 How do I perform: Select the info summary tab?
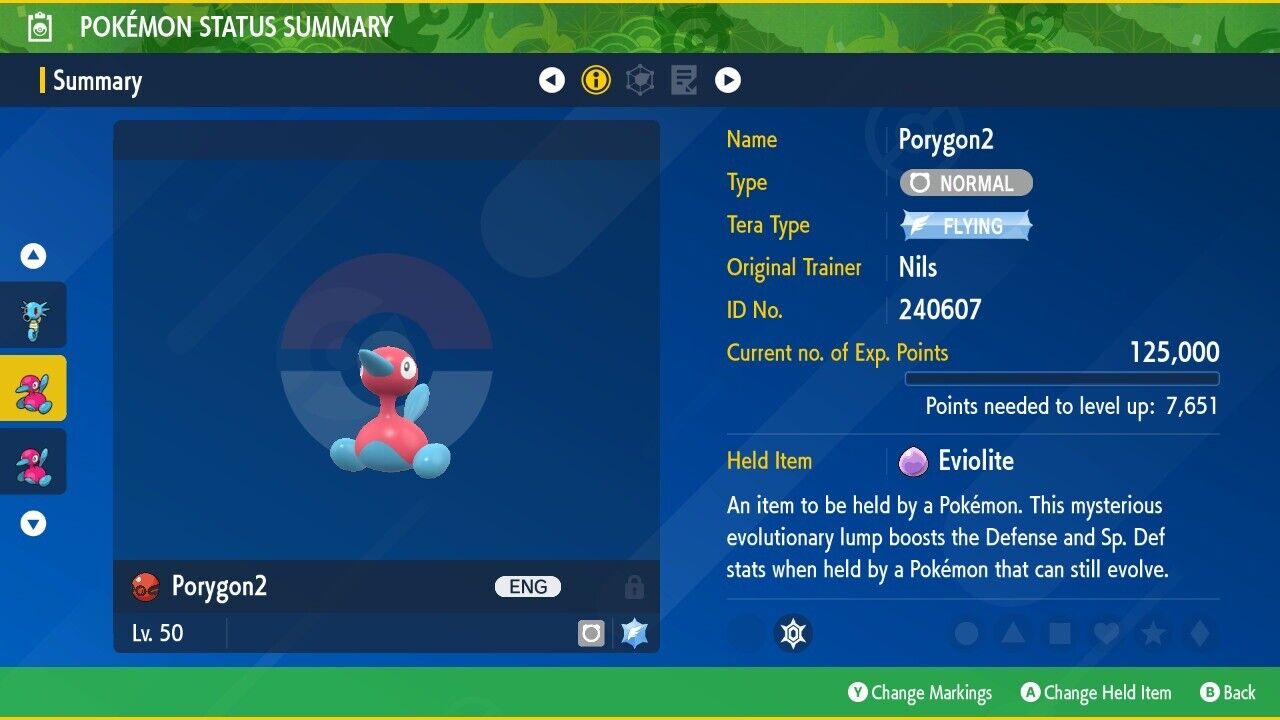click(x=596, y=80)
